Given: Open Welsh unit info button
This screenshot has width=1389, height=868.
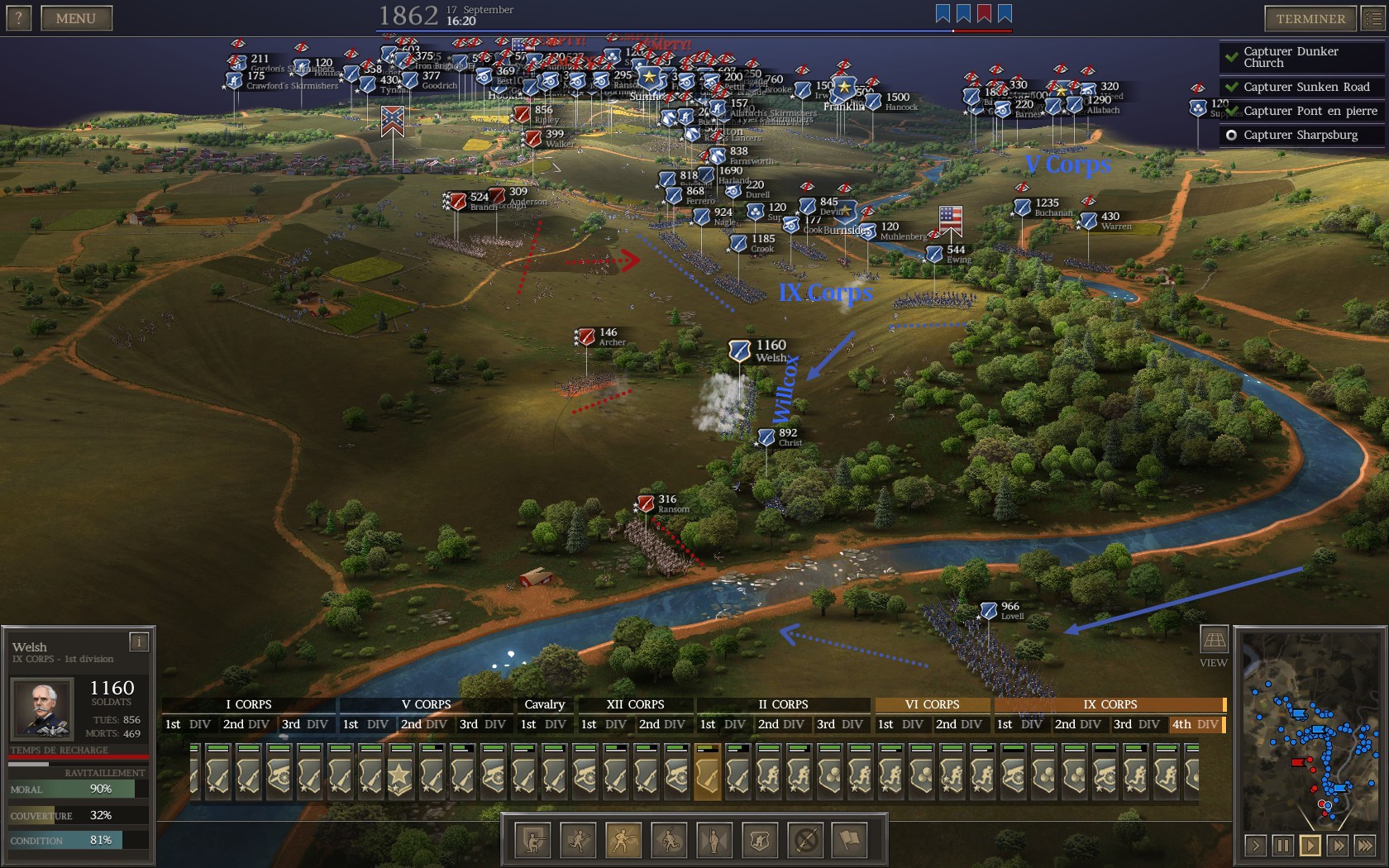Looking at the screenshot, I should [139, 641].
